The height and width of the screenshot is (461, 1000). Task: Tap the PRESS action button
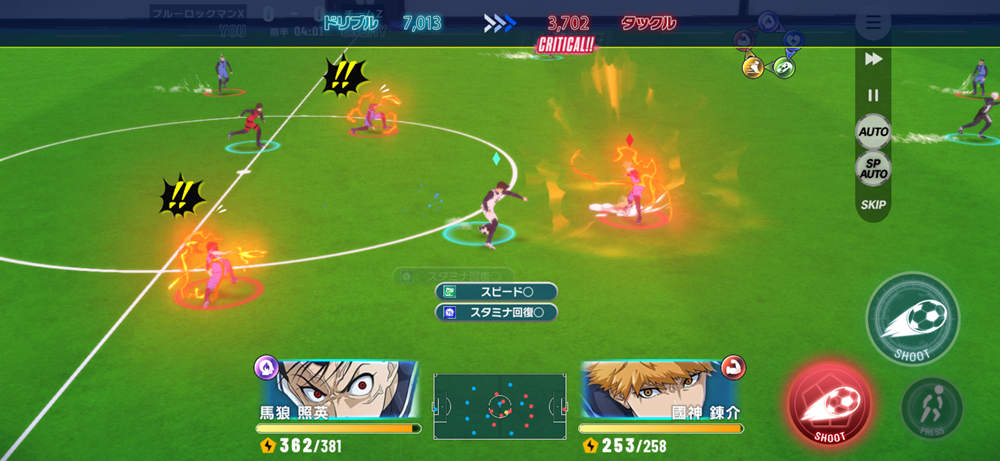tap(932, 408)
